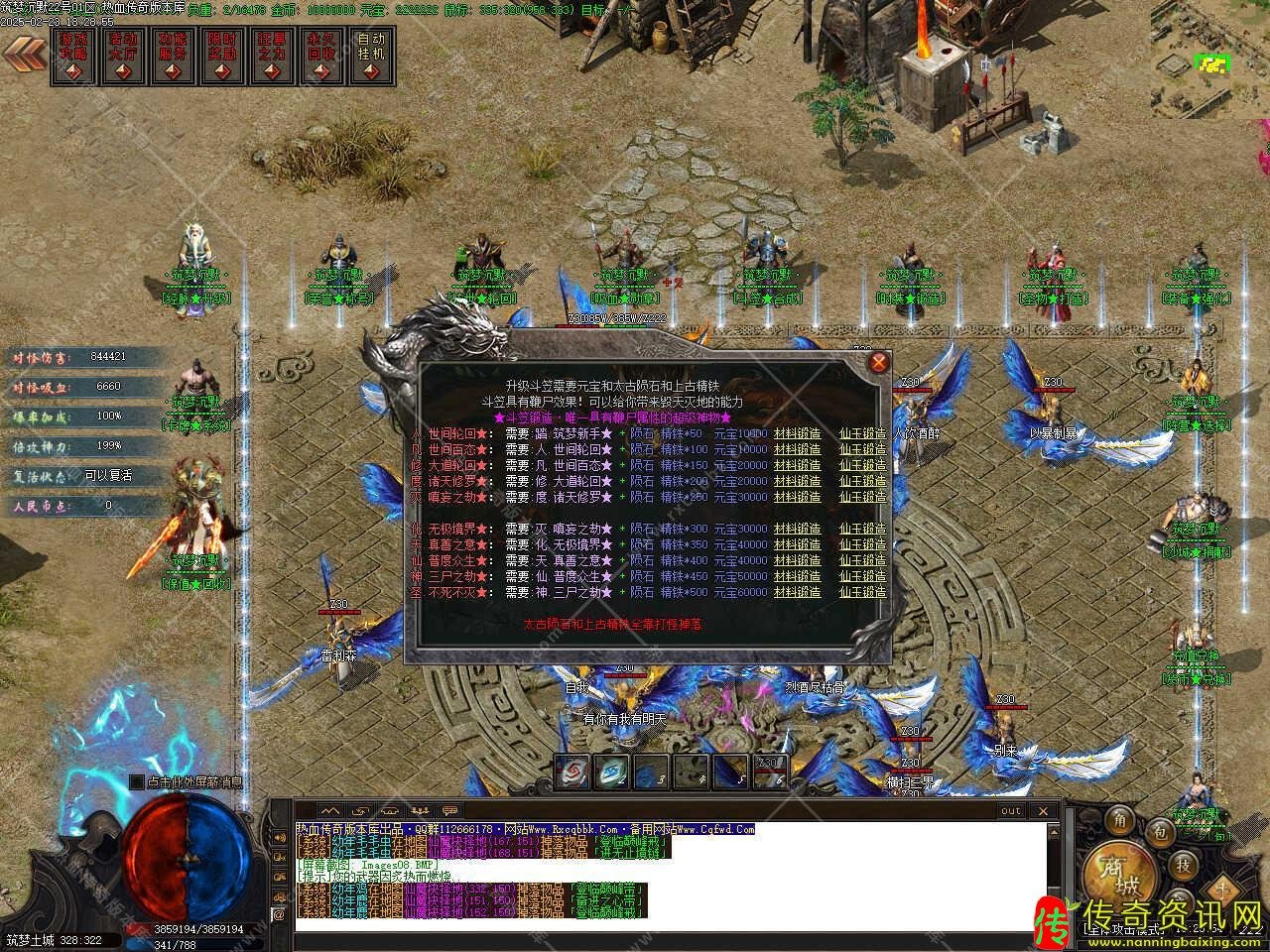Collapse the top menu with double-arrow button
Screen dimensions: 1270x952
coord(24,52)
